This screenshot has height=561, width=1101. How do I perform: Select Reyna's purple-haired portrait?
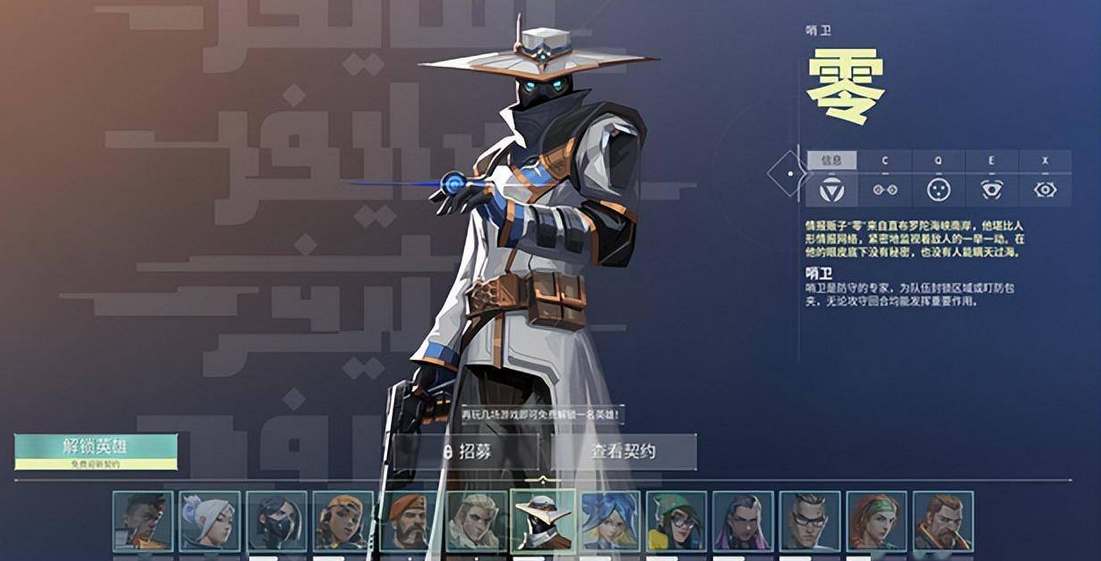click(x=743, y=520)
